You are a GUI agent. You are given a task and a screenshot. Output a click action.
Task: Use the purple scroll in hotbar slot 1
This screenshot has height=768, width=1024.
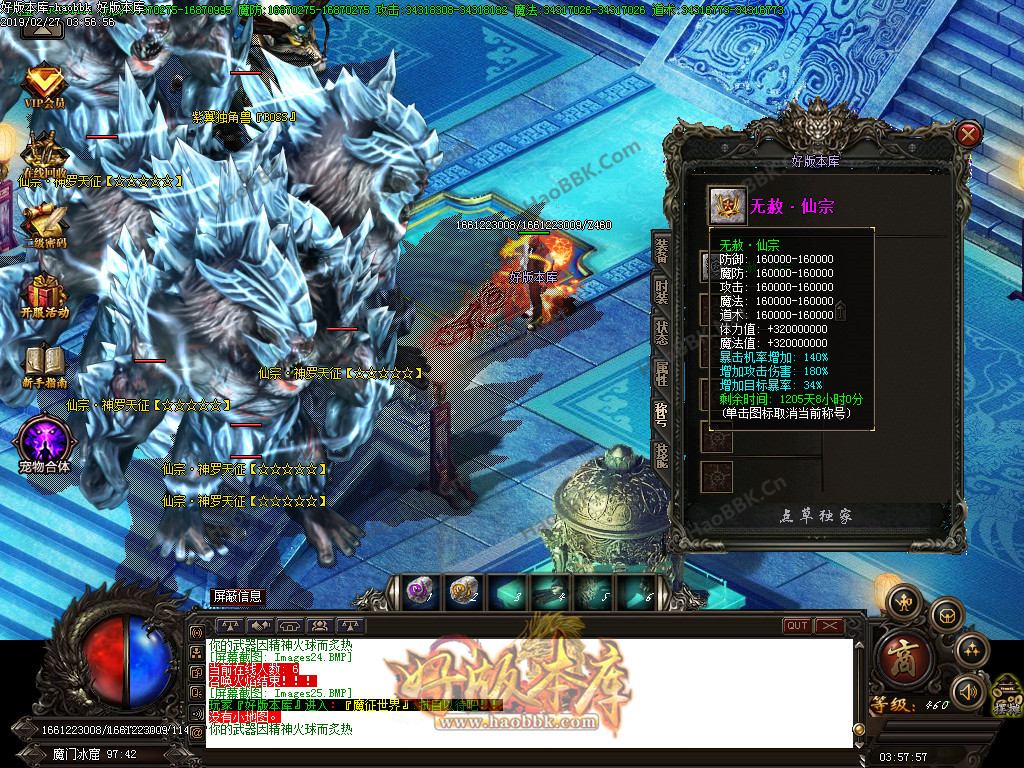(x=420, y=592)
